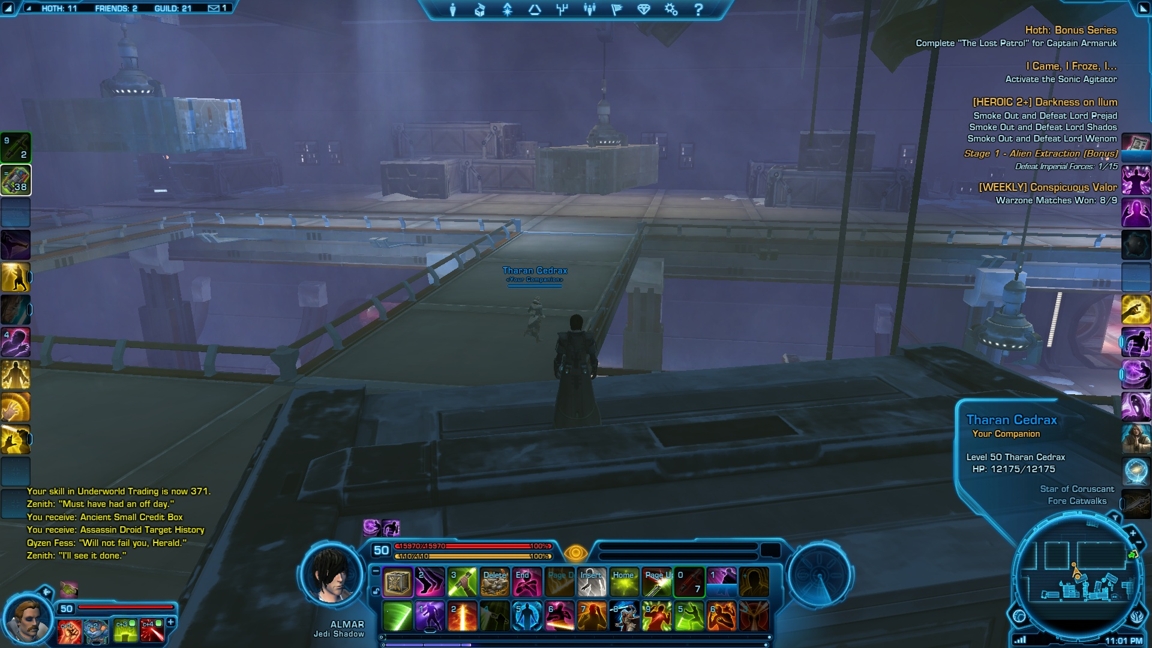
Task: Click the golden eye icon above quickbar
Action: 575,553
